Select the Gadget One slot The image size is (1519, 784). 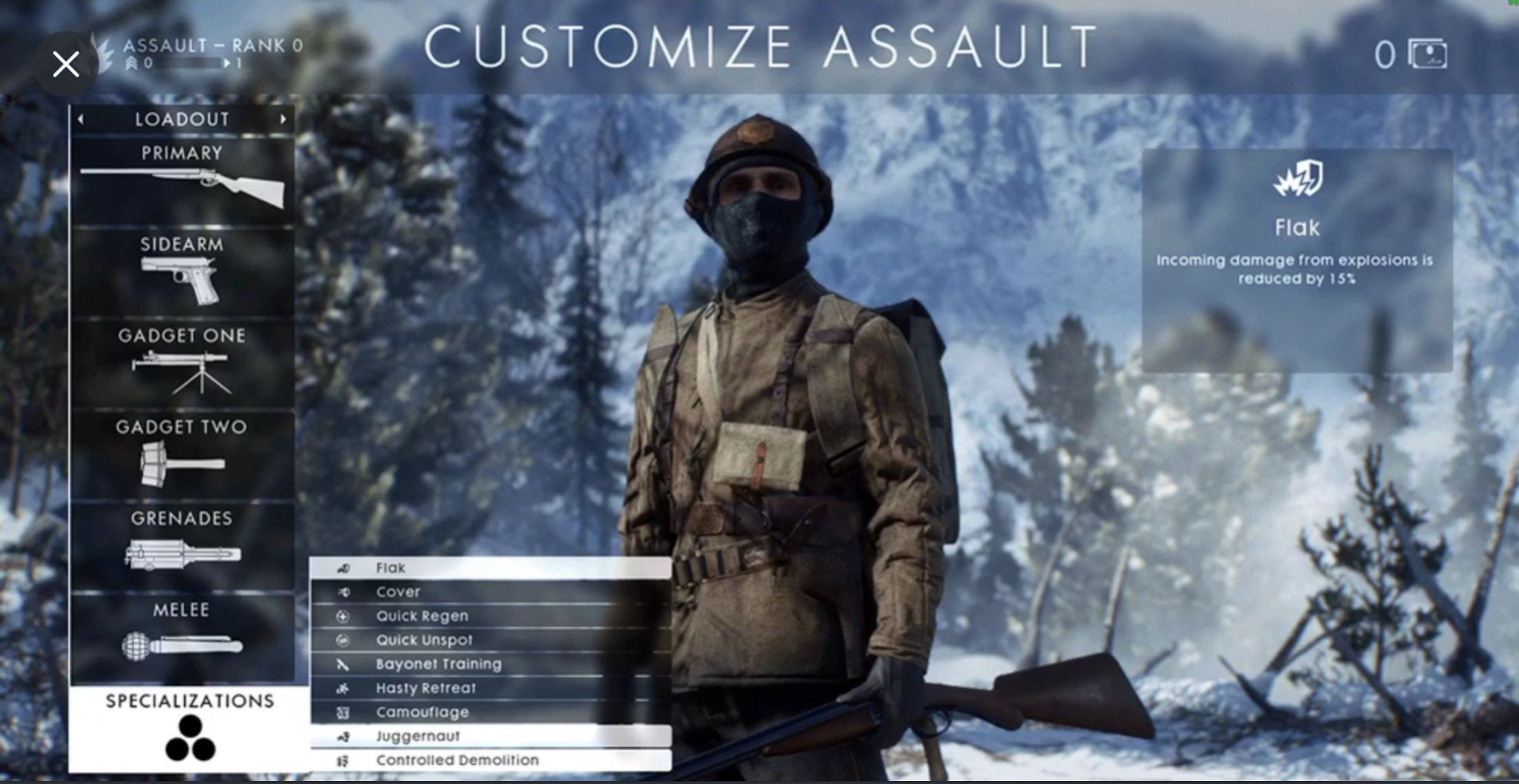[x=182, y=367]
